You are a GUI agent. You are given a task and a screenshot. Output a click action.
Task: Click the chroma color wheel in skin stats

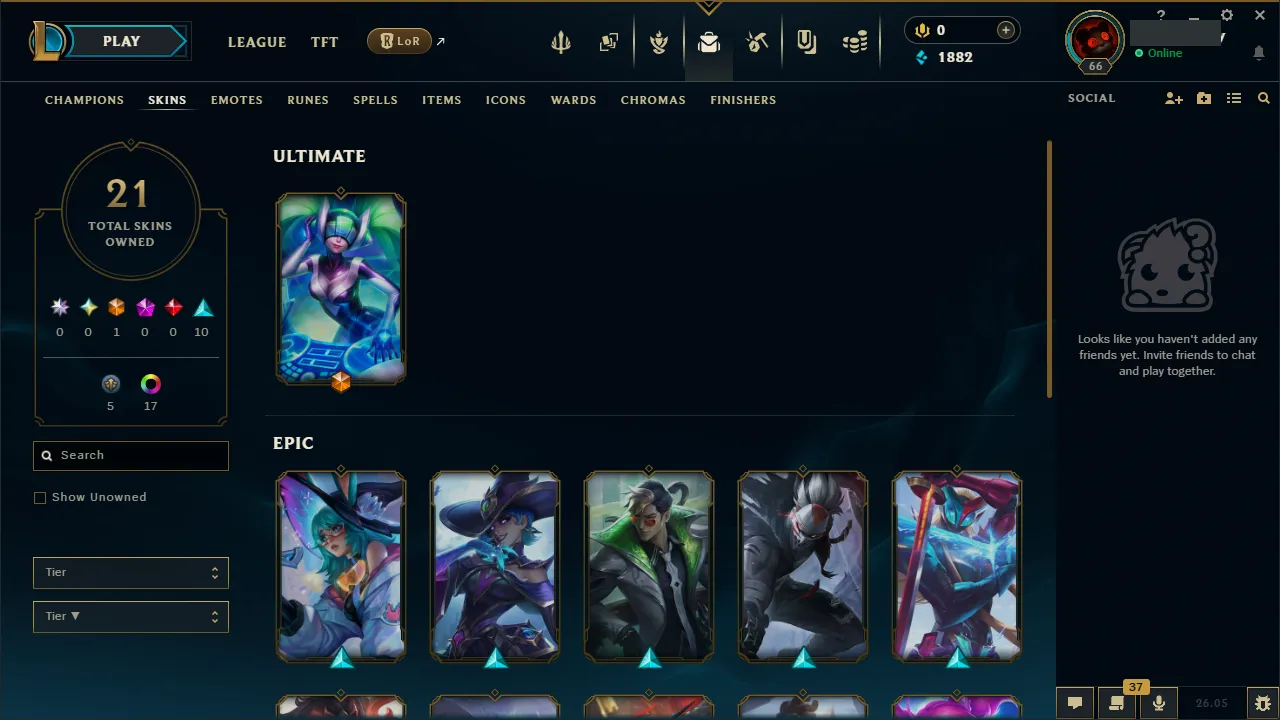150,383
